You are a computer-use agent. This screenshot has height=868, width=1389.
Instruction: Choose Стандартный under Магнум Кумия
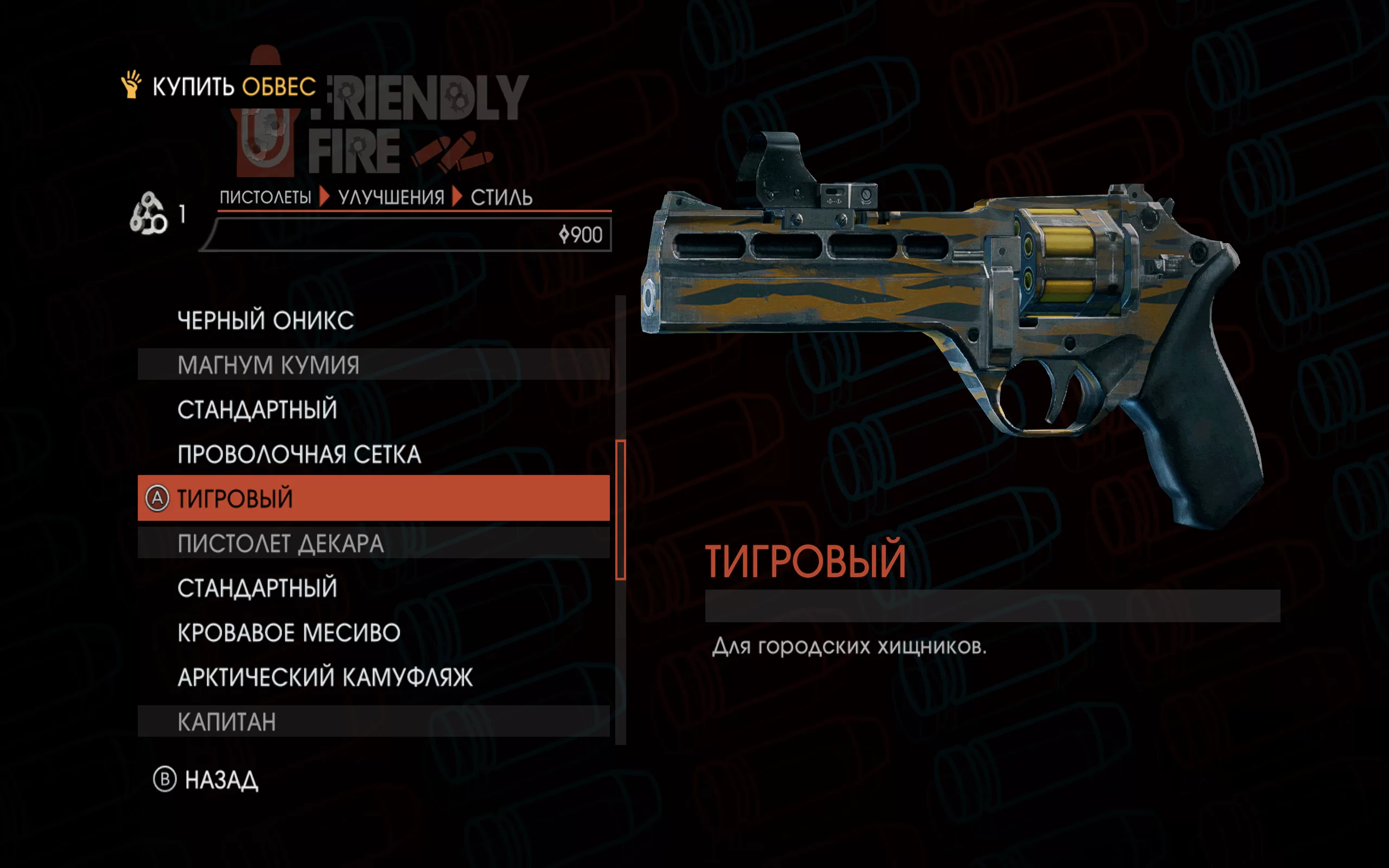point(257,410)
